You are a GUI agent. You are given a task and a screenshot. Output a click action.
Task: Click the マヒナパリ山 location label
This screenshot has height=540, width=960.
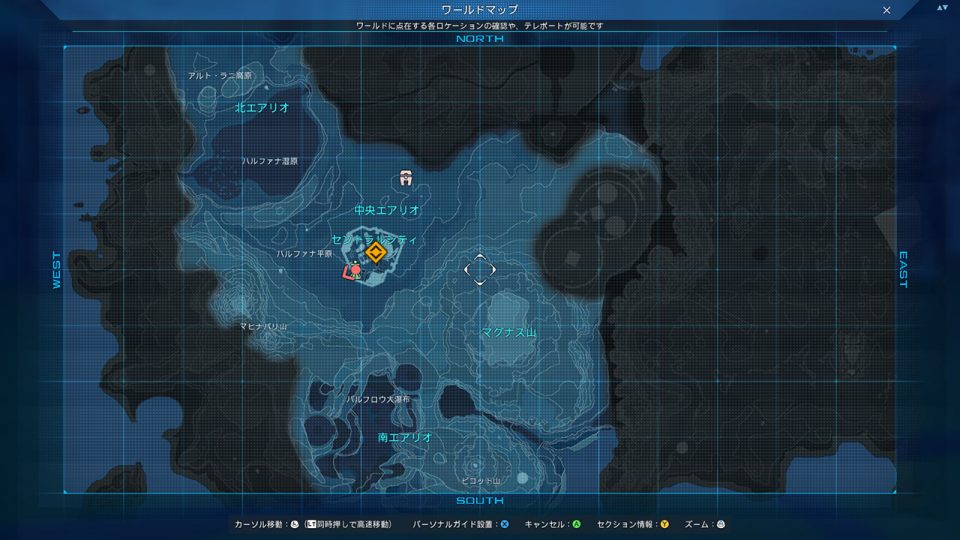(x=263, y=327)
